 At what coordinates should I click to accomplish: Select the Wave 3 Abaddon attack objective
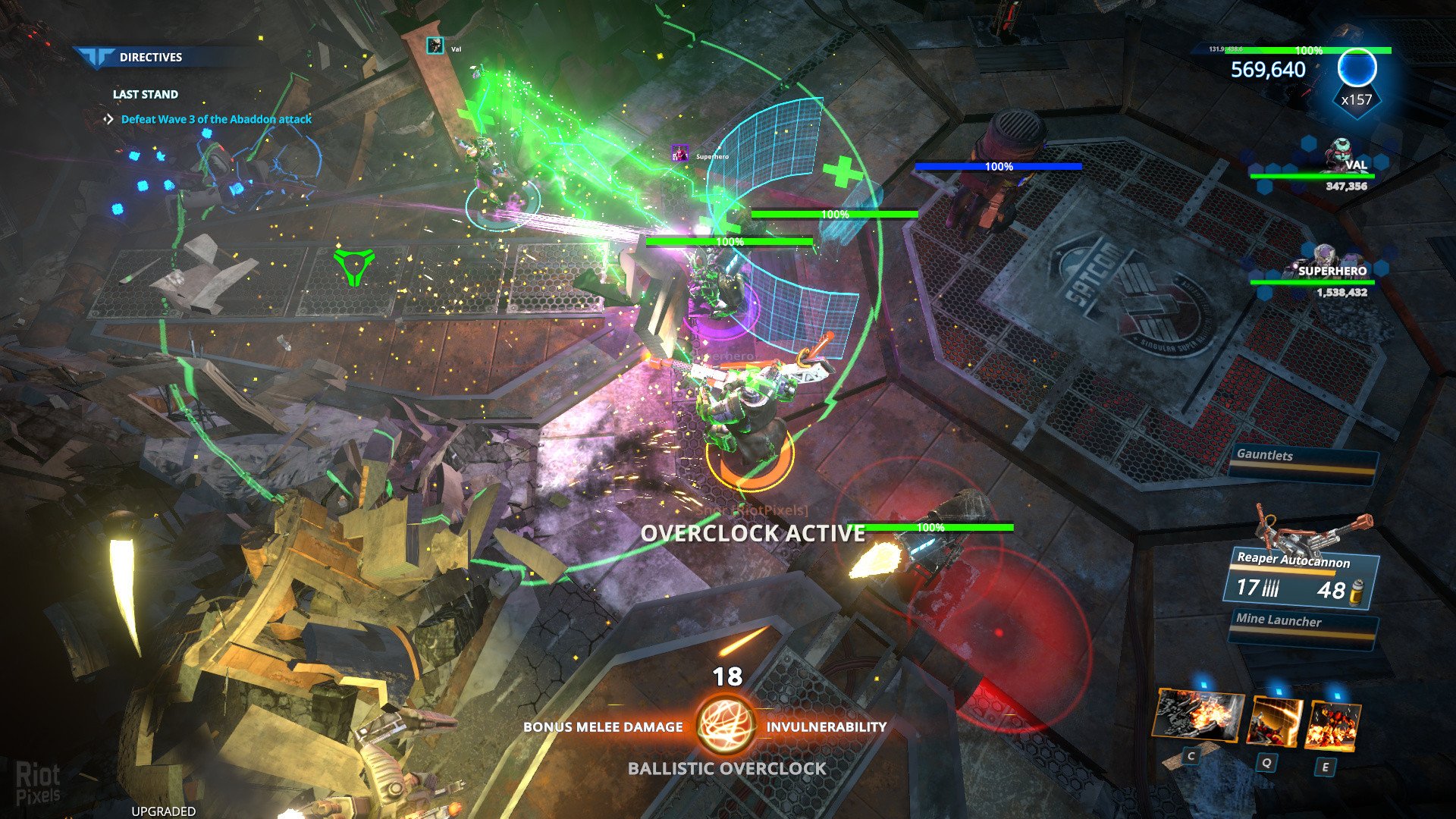216,119
